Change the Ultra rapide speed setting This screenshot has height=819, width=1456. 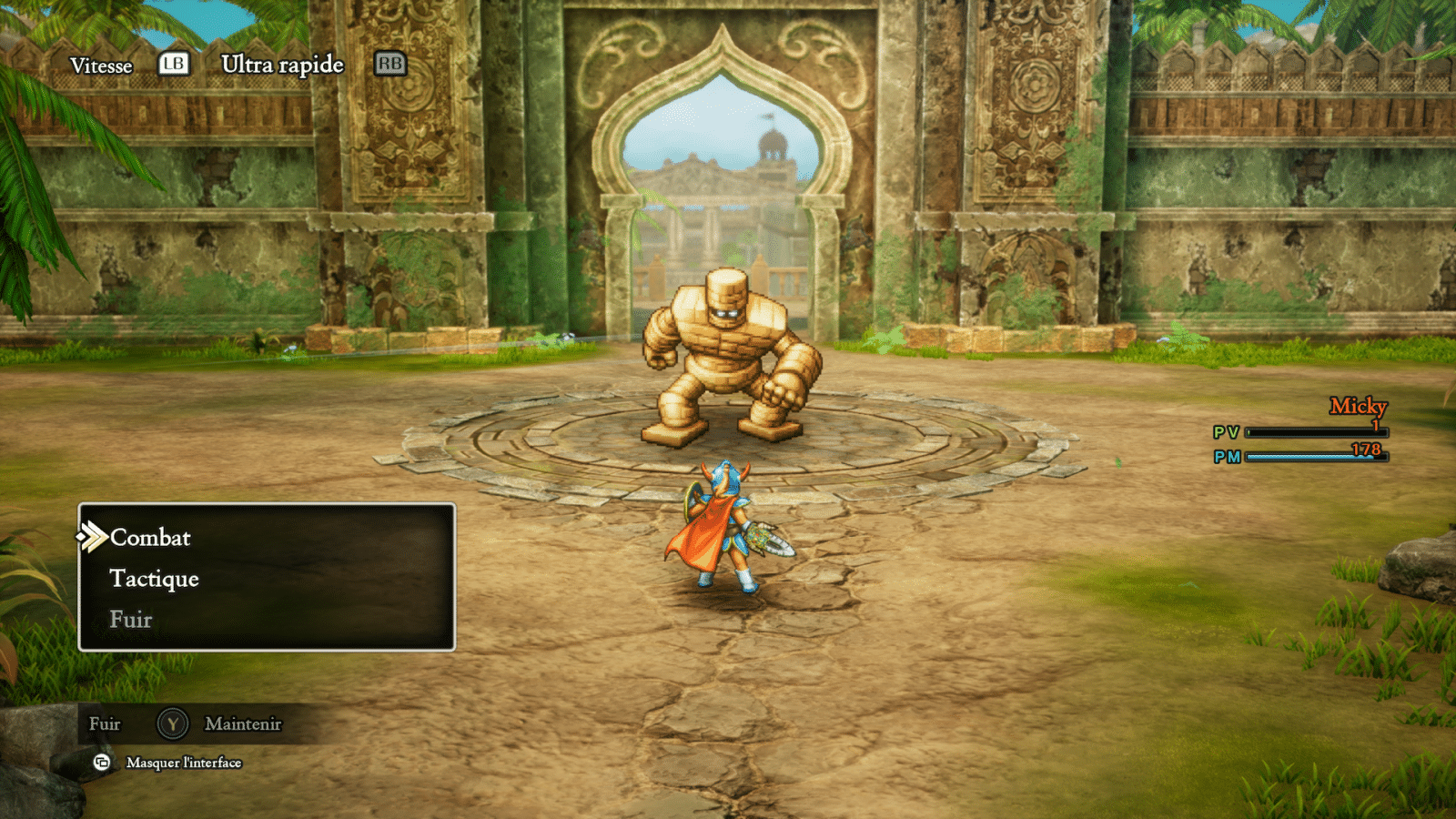coord(282,65)
